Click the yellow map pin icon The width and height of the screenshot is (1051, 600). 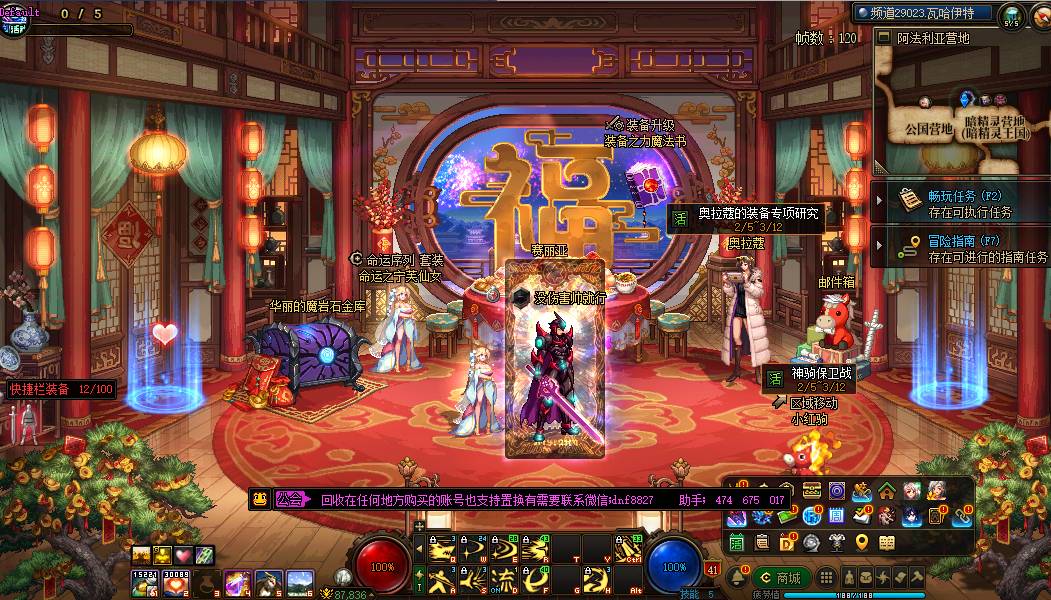[x=862, y=543]
